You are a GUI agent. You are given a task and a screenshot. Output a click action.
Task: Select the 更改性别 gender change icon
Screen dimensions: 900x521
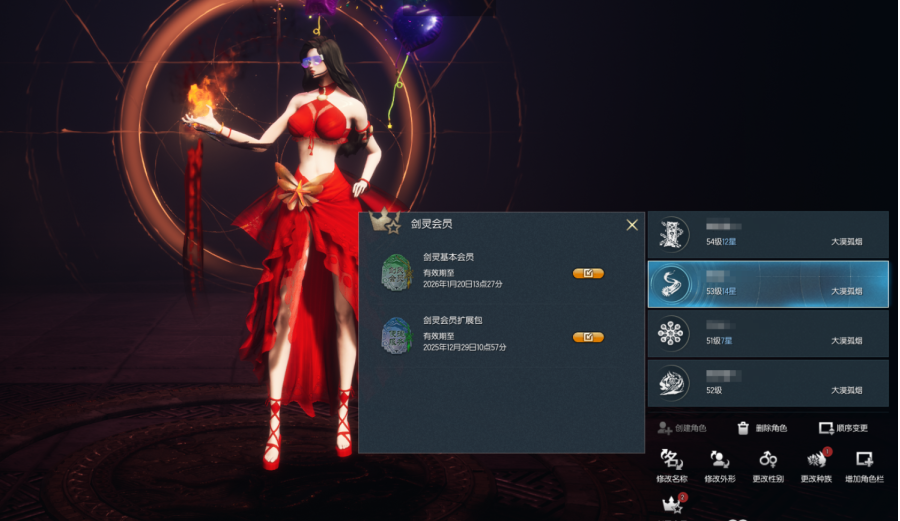point(768,466)
